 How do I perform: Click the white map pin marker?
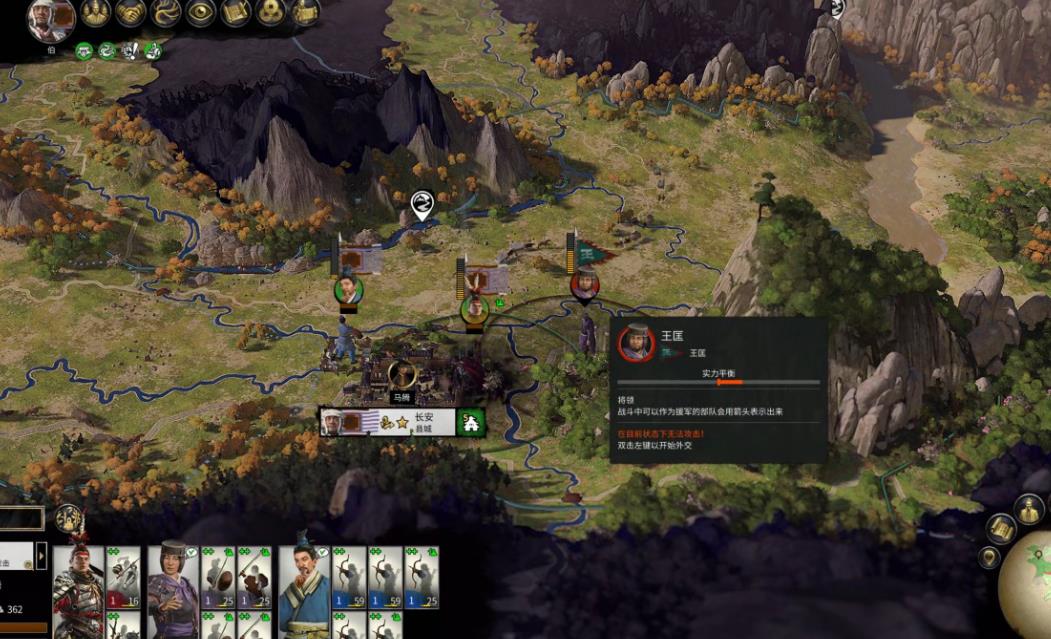tap(422, 205)
